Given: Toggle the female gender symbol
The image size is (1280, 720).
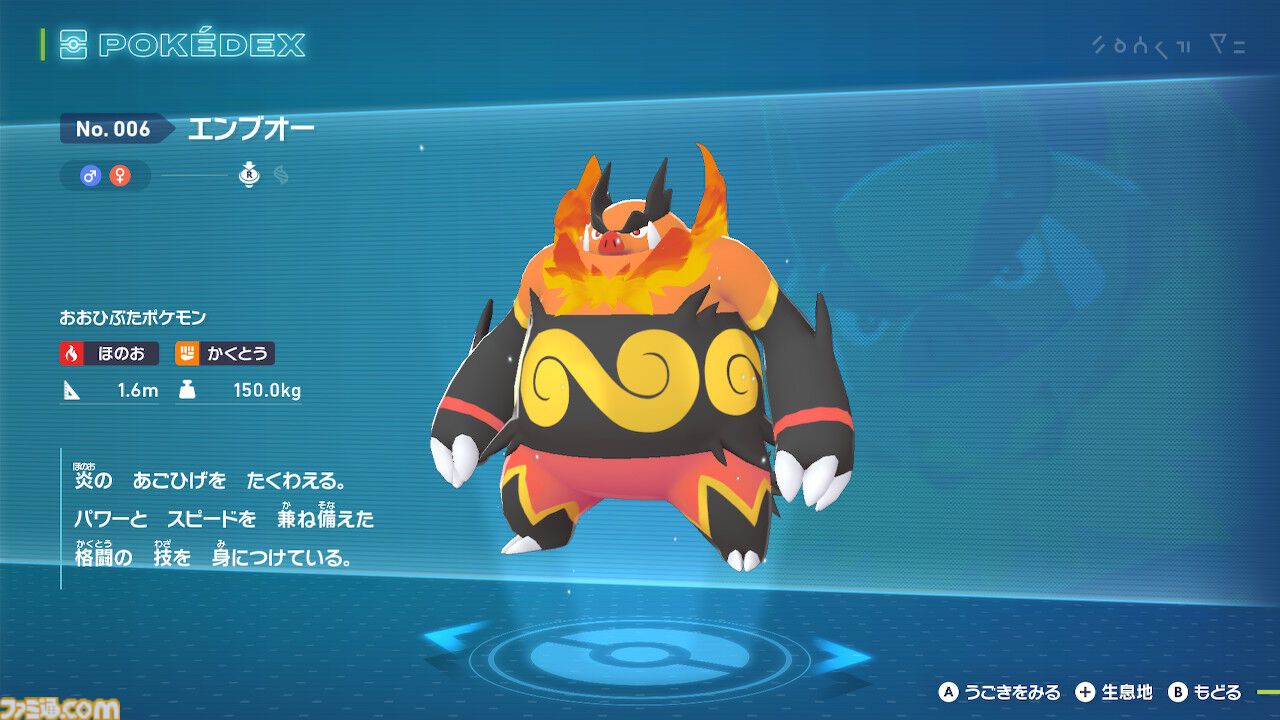Looking at the screenshot, I should point(118,175).
